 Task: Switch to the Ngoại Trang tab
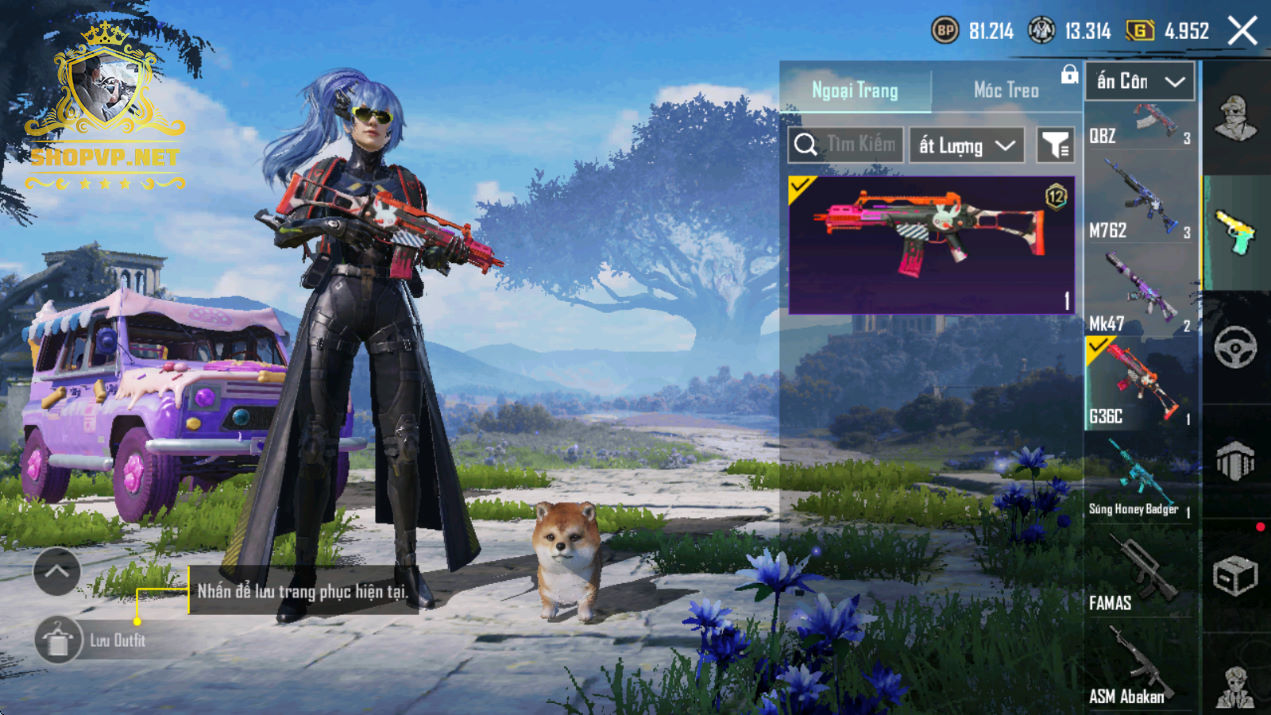click(x=855, y=90)
